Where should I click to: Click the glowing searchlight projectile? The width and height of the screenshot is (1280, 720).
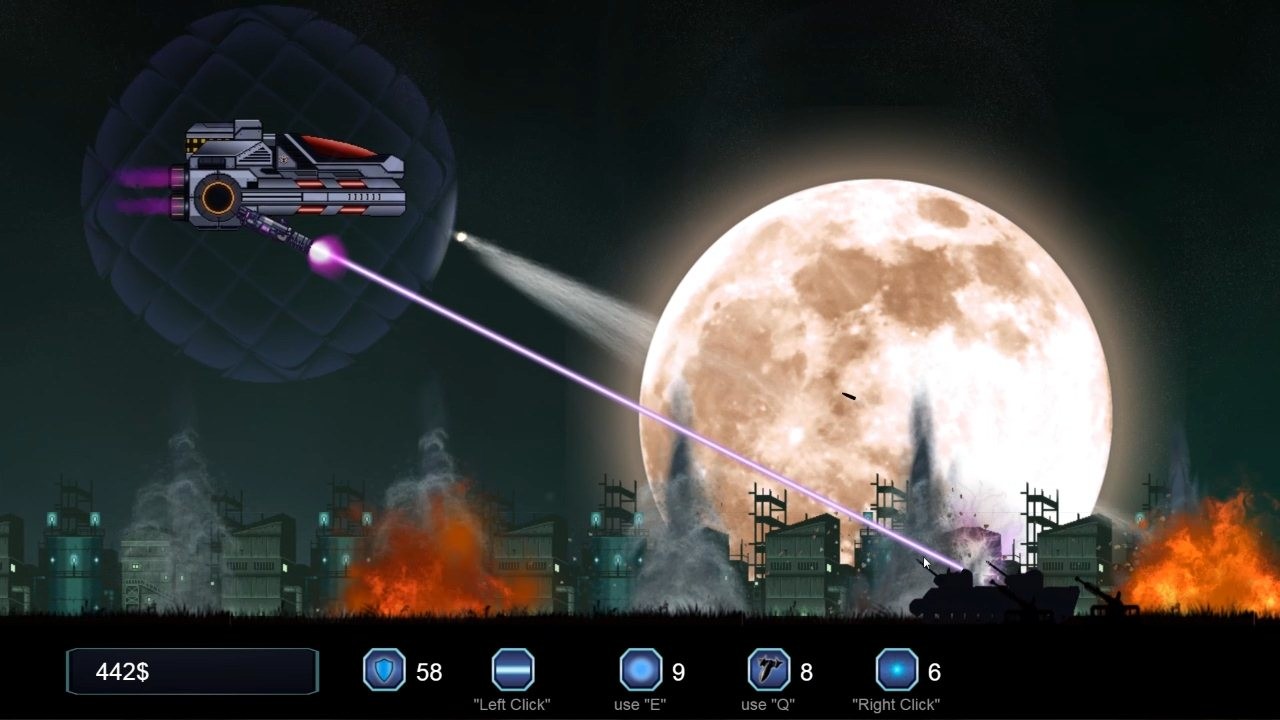[x=463, y=238]
